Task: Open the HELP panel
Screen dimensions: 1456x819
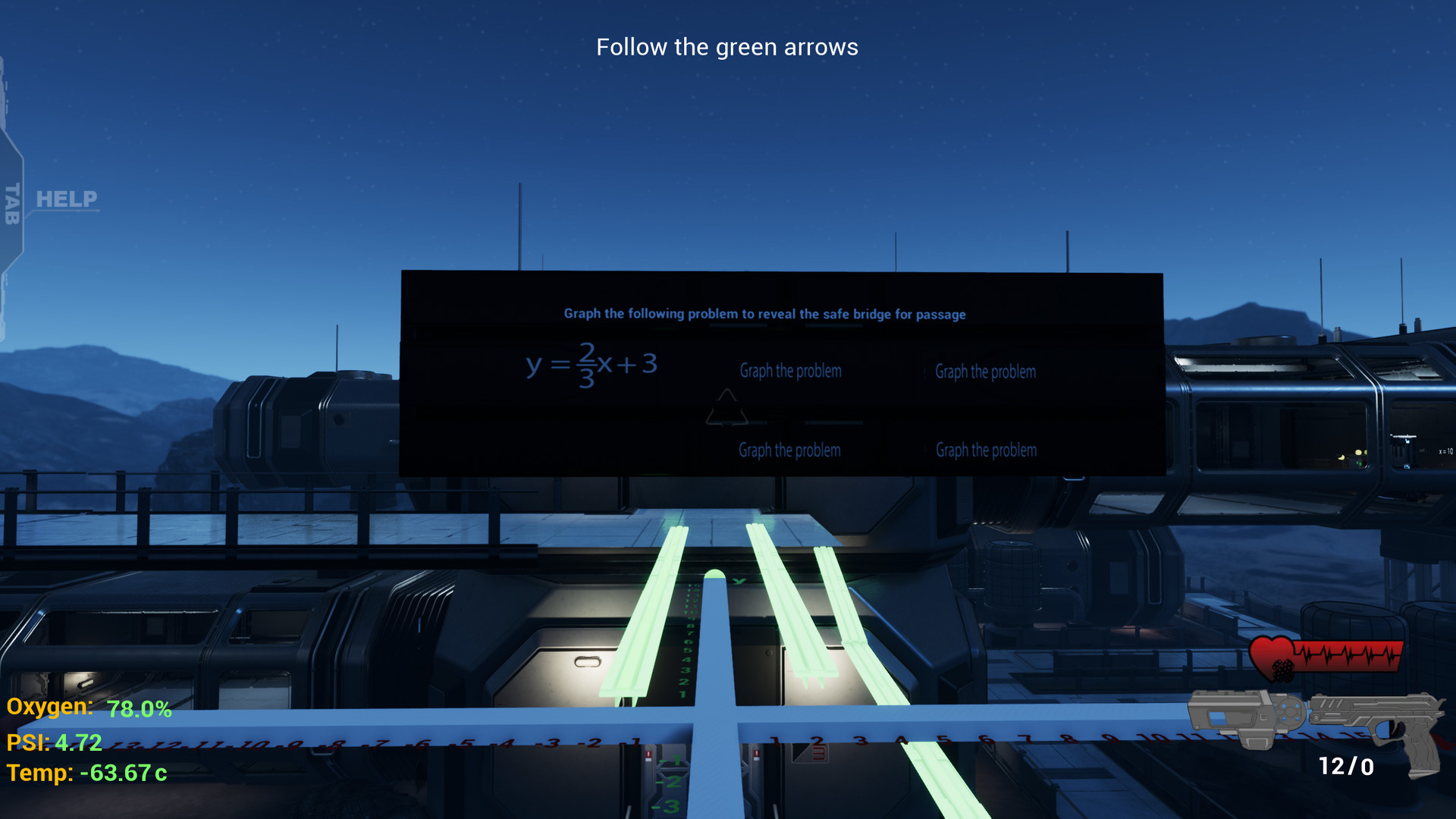Action: click(65, 200)
